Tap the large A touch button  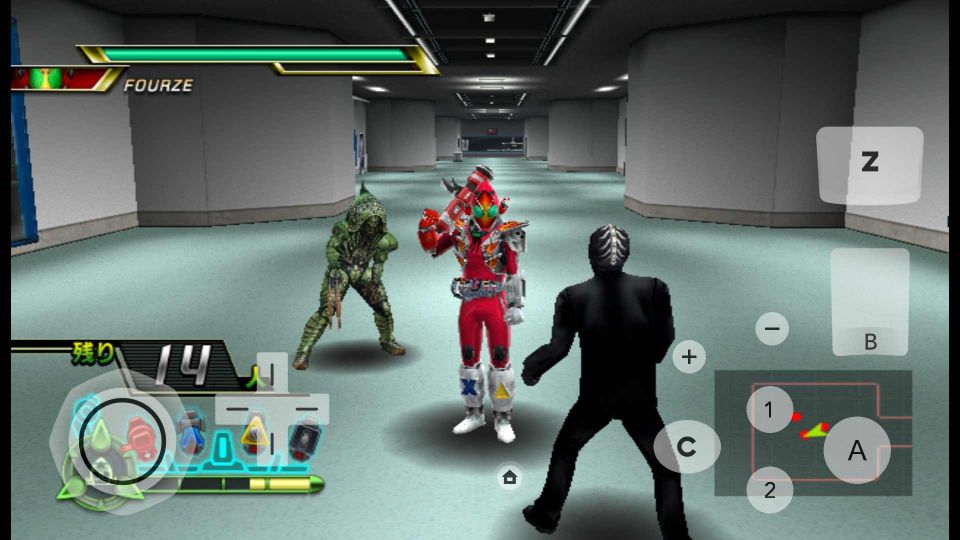click(x=857, y=451)
